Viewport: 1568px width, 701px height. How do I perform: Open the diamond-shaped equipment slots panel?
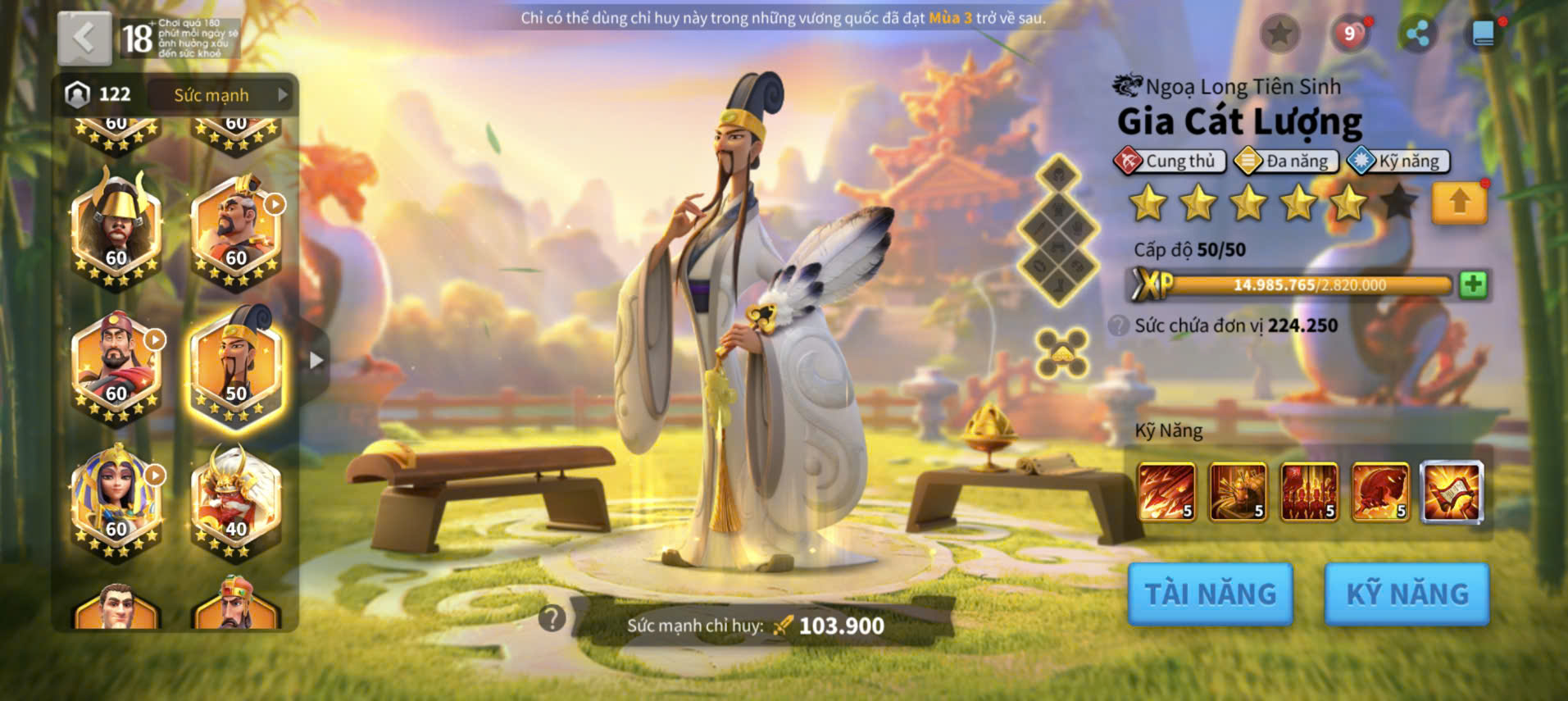click(x=1058, y=230)
